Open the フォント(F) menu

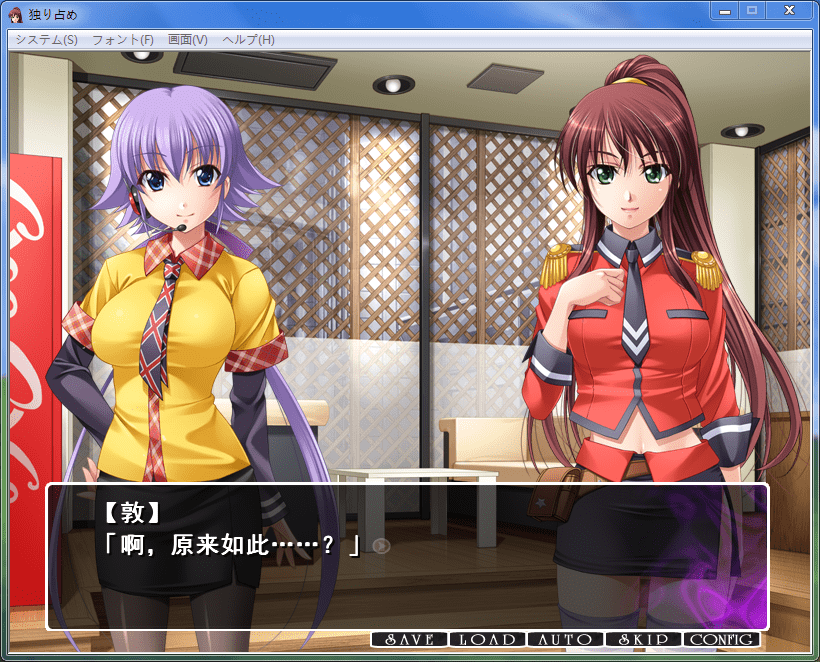(x=122, y=40)
